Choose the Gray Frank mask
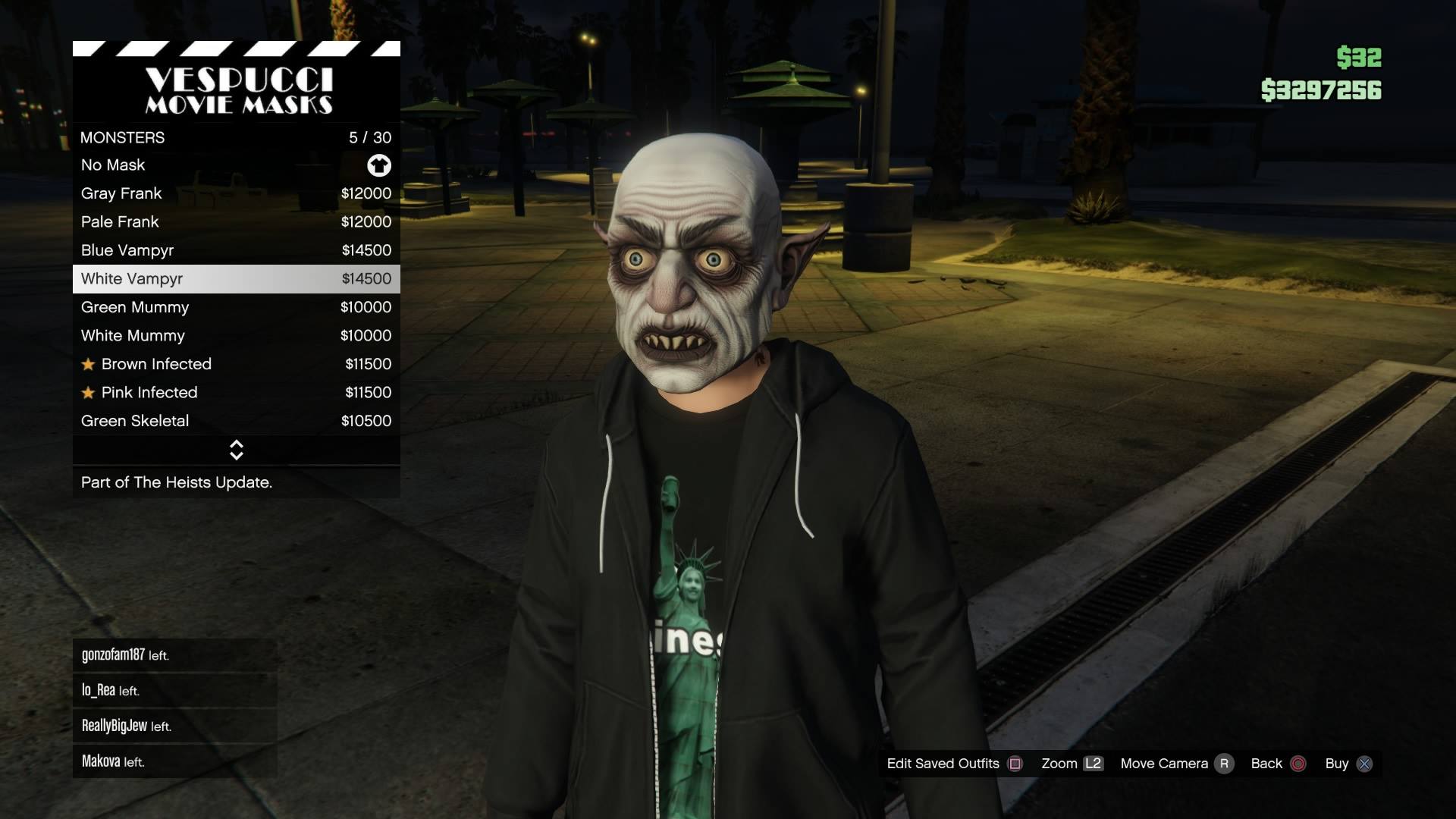The width and height of the screenshot is (1456, 819). (x=236, y=193)
